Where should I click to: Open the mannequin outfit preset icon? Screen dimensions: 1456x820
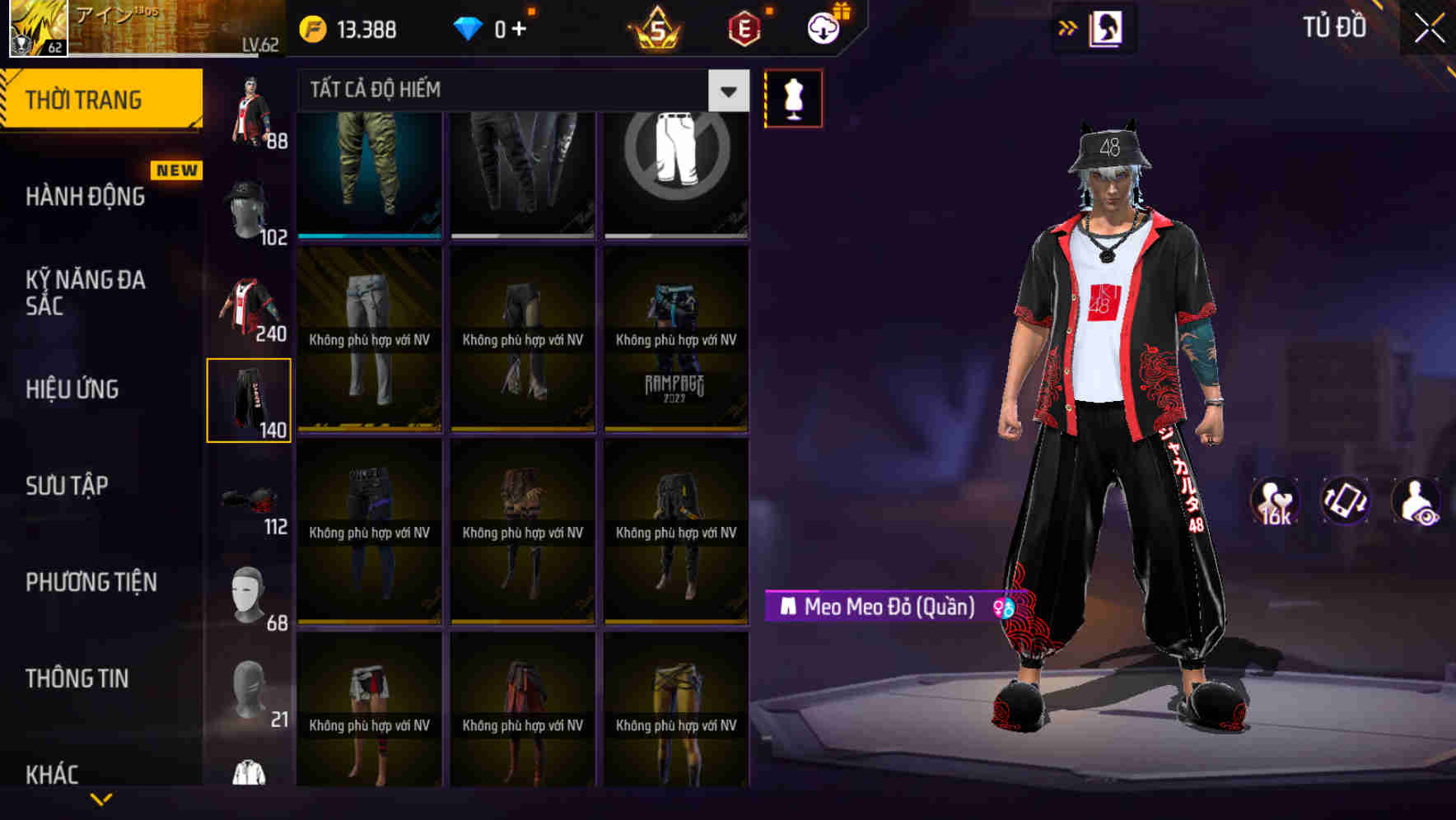(794, 97)
